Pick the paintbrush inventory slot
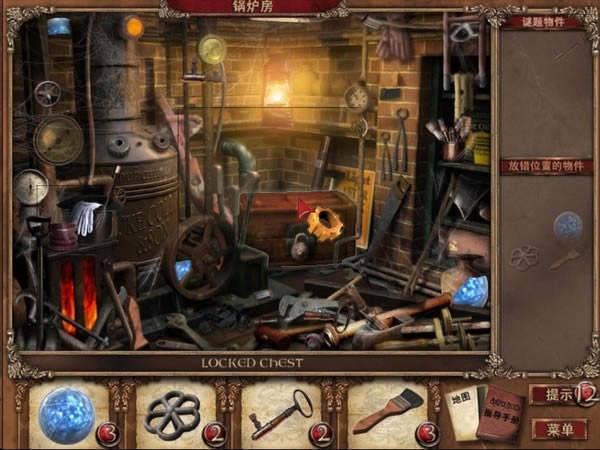Image resolution: width=600 pixels, height=450 pixels. [x=385, y=413]
